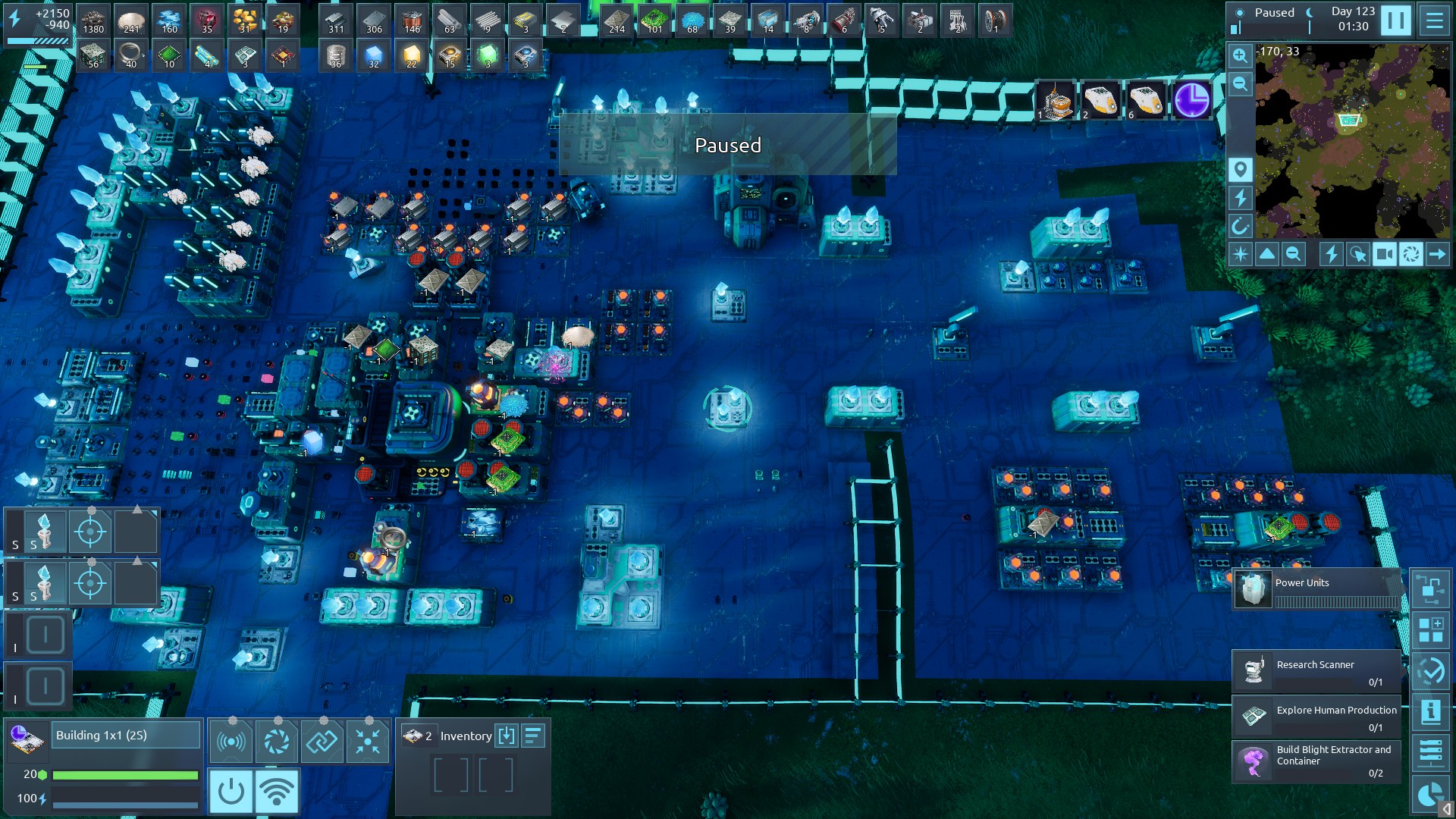Open Build Blight Extractor and Container objective
The height and width of the screenshot is (819, 1456).
pos(1316,761)
